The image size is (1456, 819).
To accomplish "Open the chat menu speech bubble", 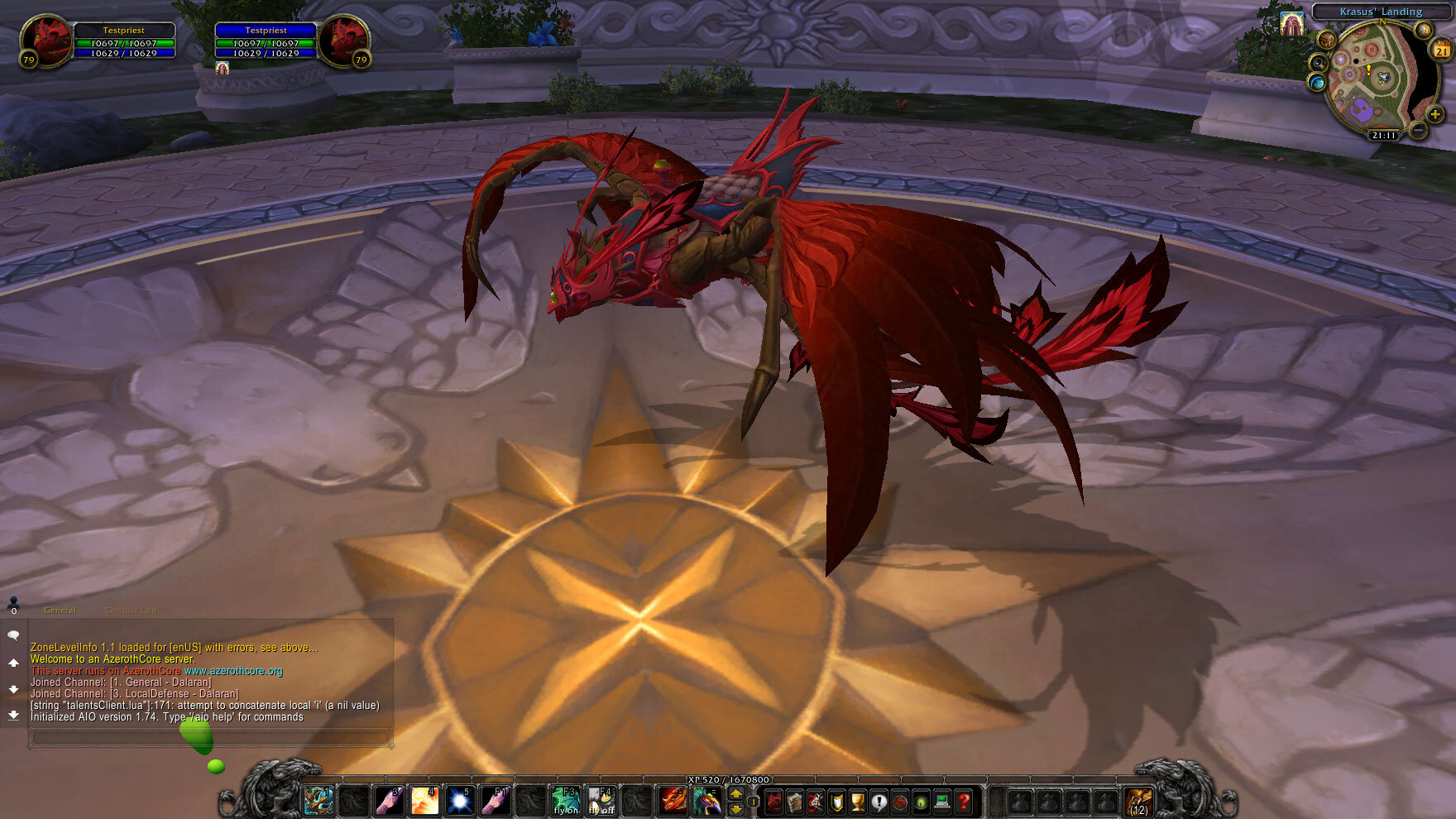I will (13, 635).
